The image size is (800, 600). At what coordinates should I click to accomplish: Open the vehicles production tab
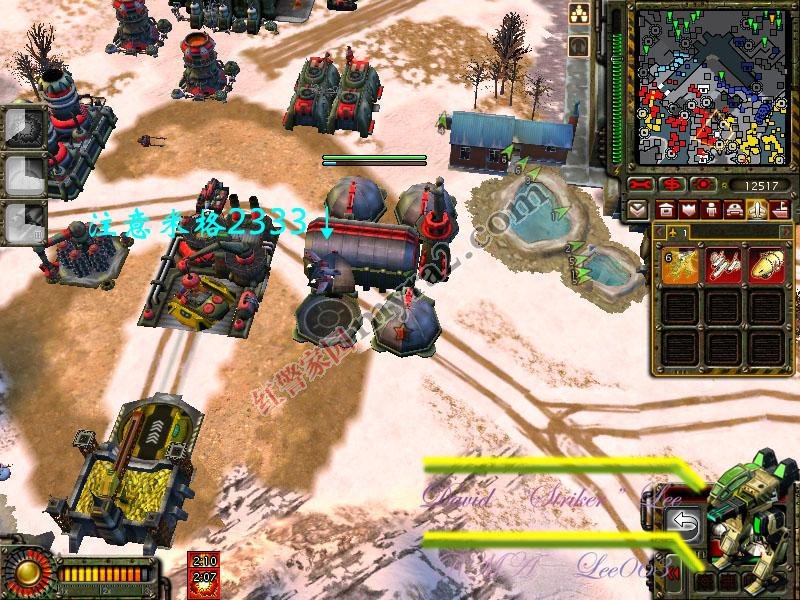point(734,210)
